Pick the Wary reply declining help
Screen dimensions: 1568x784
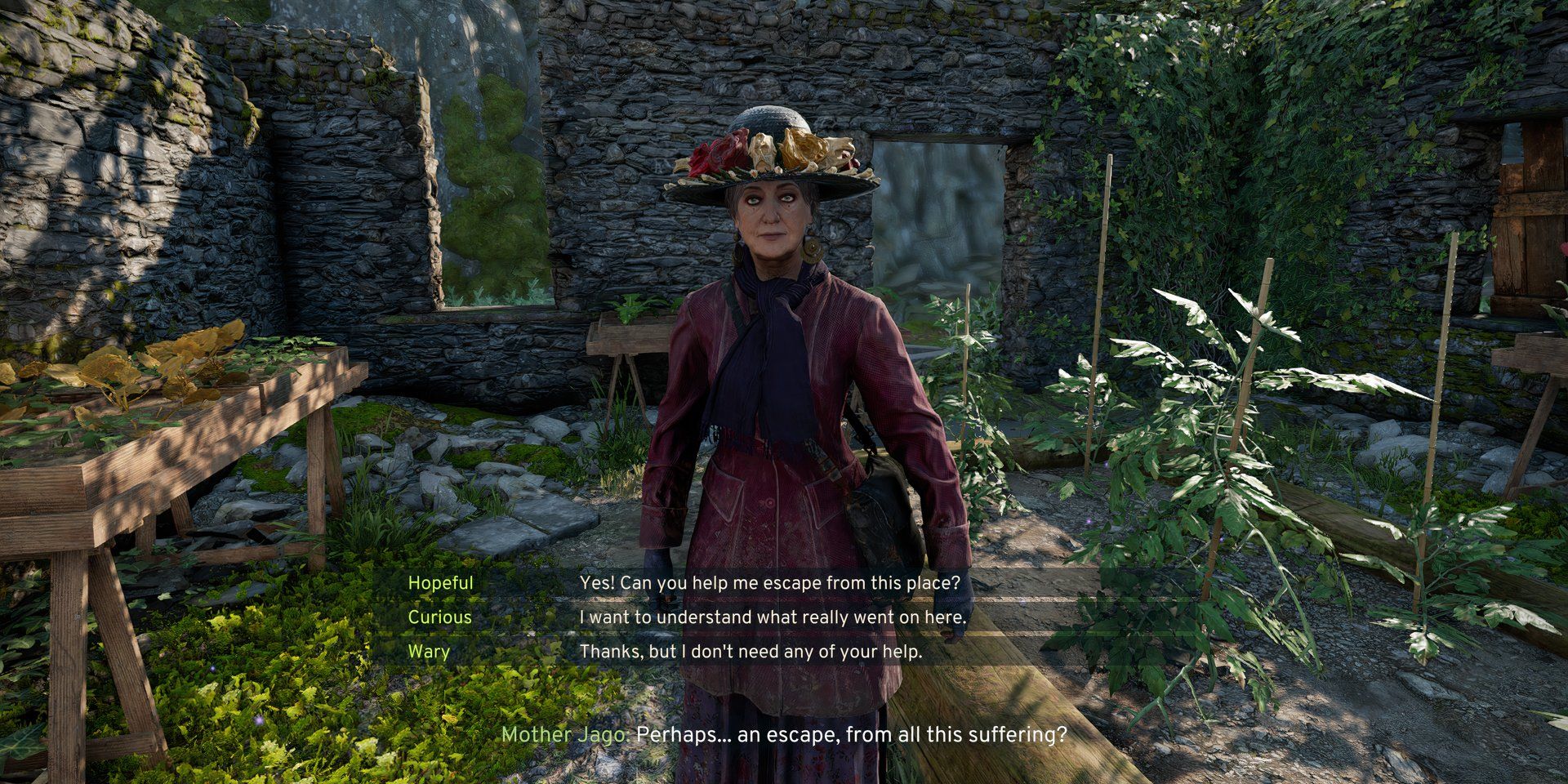click(x=750, y=652)
